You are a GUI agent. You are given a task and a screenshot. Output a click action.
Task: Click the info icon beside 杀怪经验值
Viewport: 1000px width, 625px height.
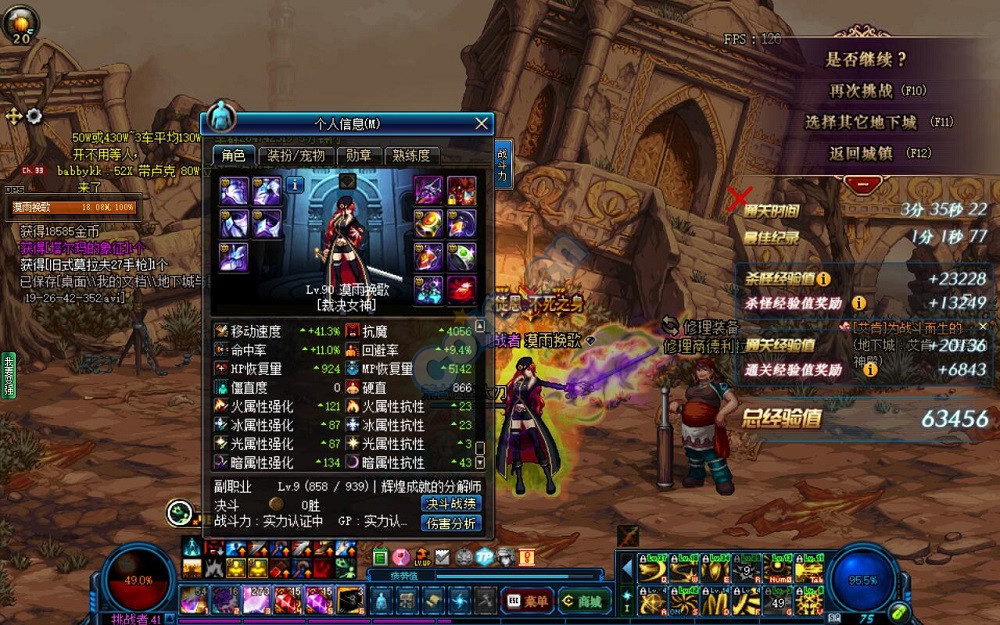tap(823, 280)
